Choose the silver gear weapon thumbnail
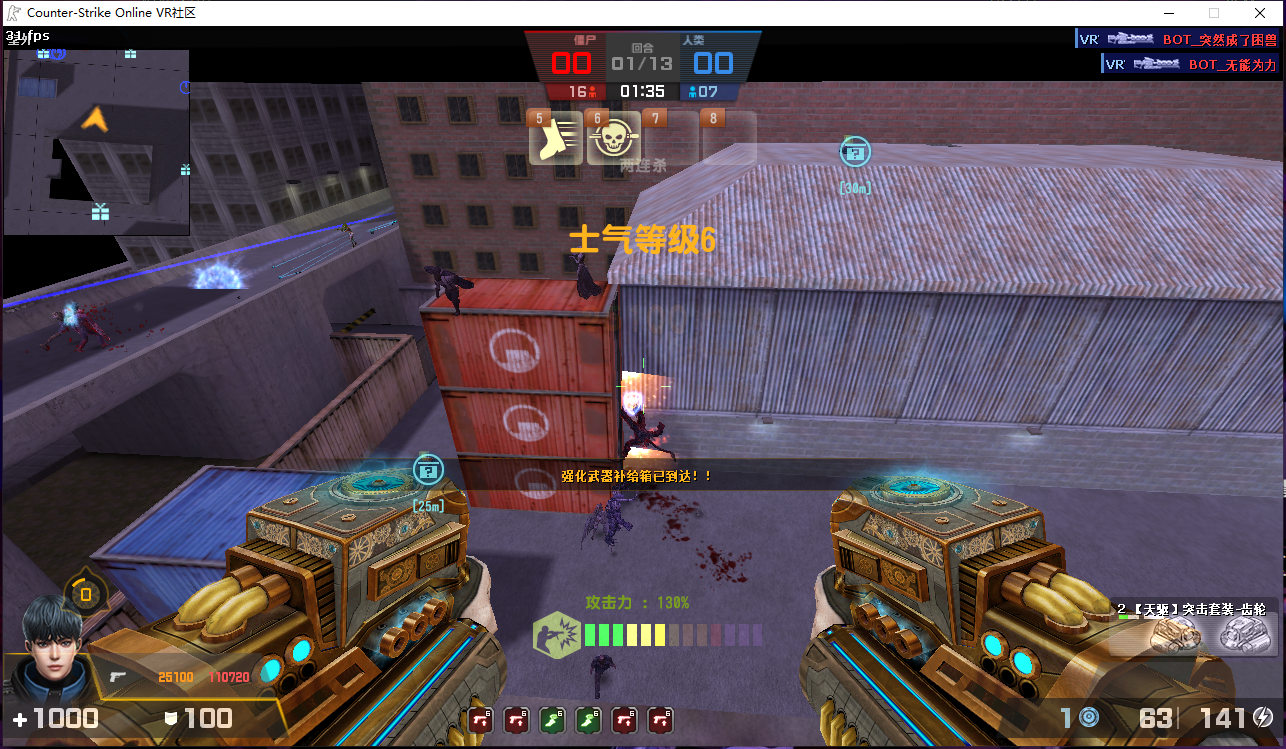This screenshot has height=749, width=1286. coord(1246,633)
